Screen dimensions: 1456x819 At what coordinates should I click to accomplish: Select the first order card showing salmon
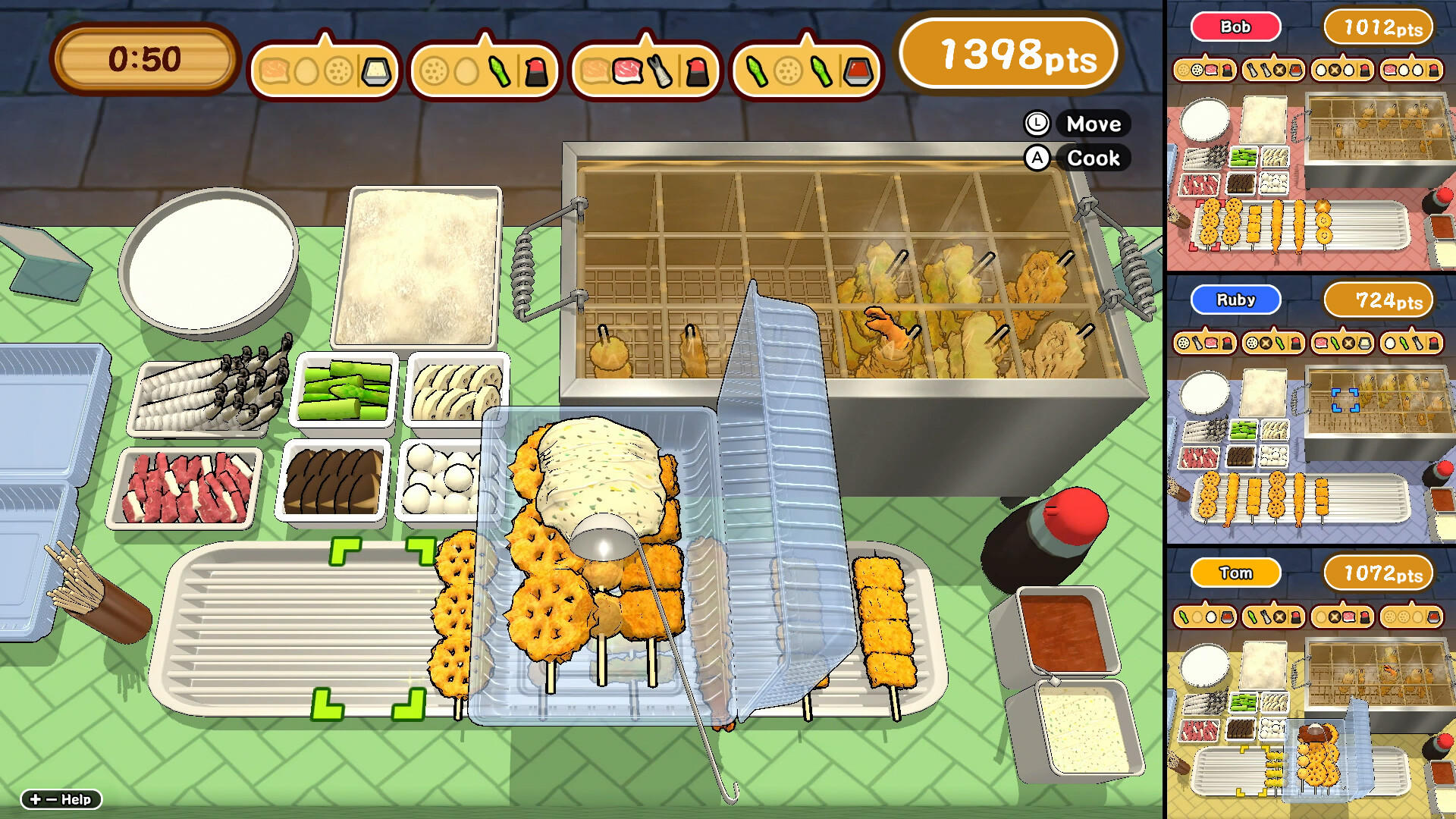coord(326,68)
